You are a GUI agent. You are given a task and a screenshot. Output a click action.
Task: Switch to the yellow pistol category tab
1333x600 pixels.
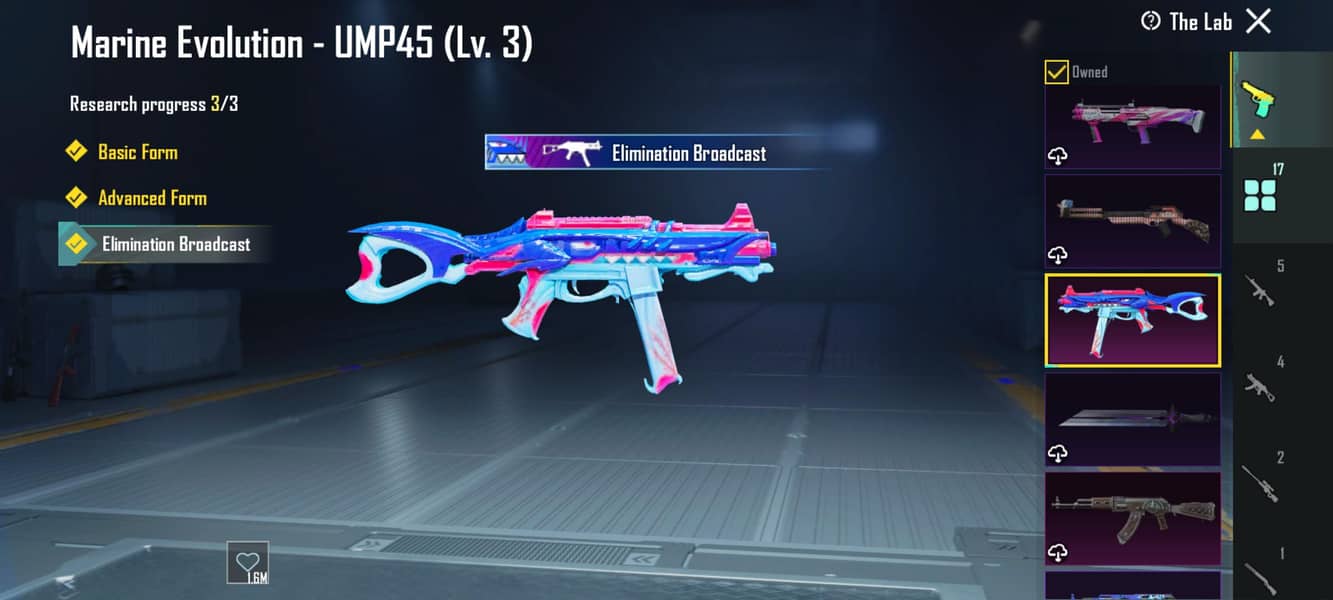tap(1258, 98)
